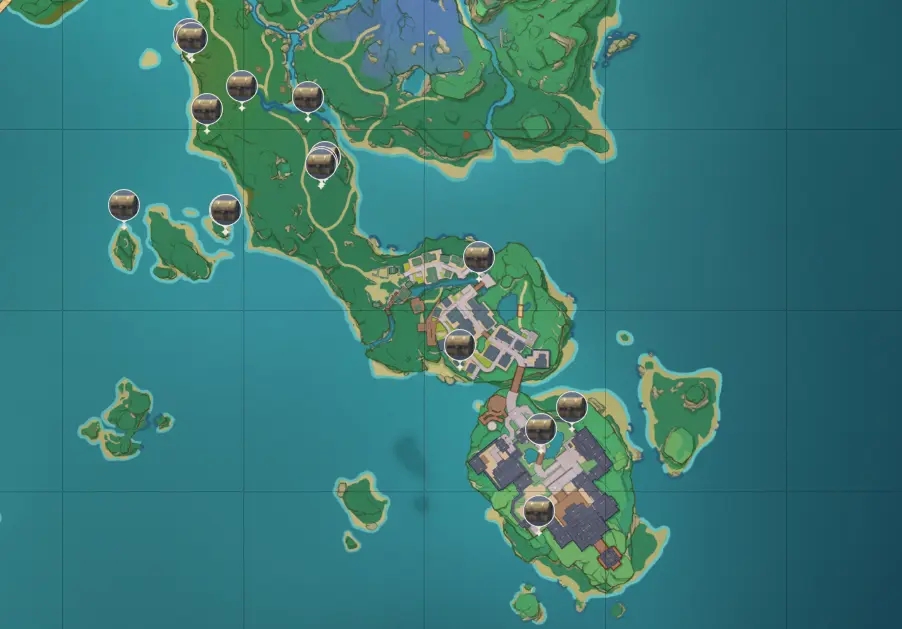Choose the southernmost chest marker on the dark-roofed island
Image resolution: width=902 pixels, height=629 pixels.
(538, 511)
